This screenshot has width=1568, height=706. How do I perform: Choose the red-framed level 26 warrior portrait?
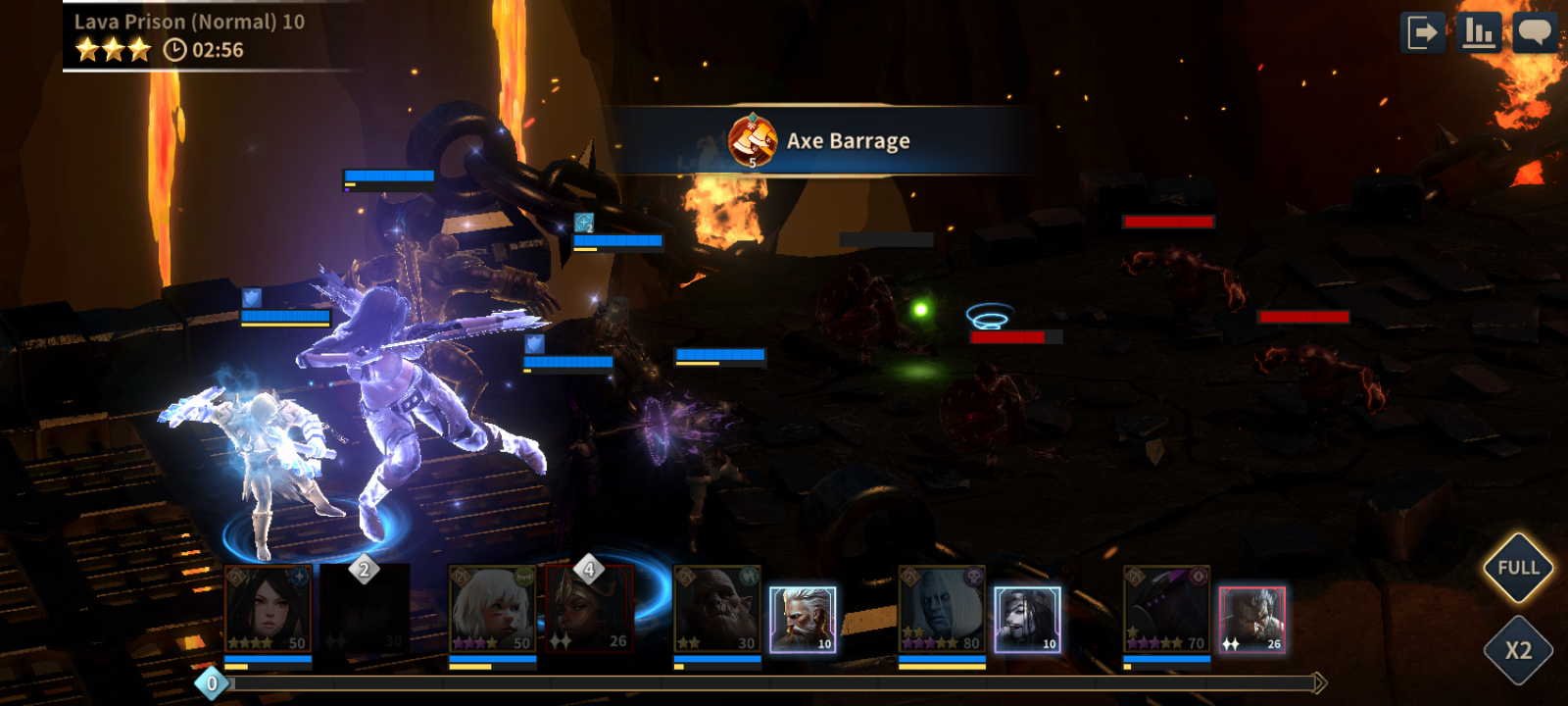point(1251,620)
